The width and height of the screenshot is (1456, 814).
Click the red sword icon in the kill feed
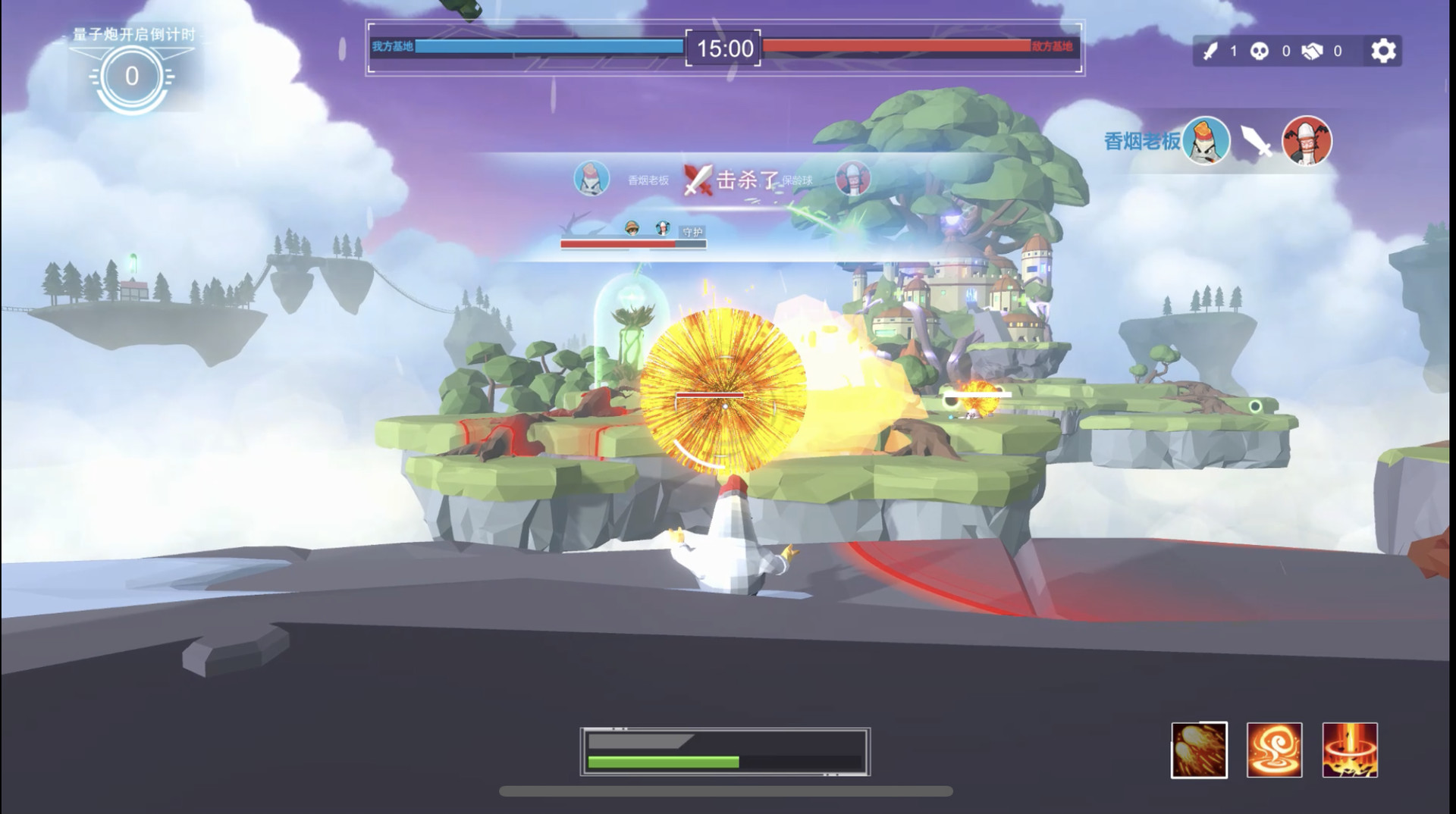tap(698, 180)
